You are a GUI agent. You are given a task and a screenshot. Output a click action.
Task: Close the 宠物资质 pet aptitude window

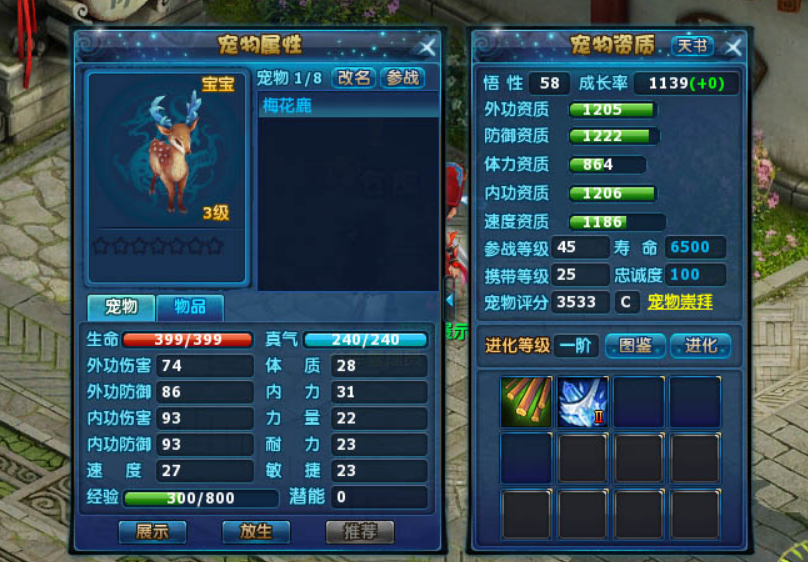click(733, 47)
